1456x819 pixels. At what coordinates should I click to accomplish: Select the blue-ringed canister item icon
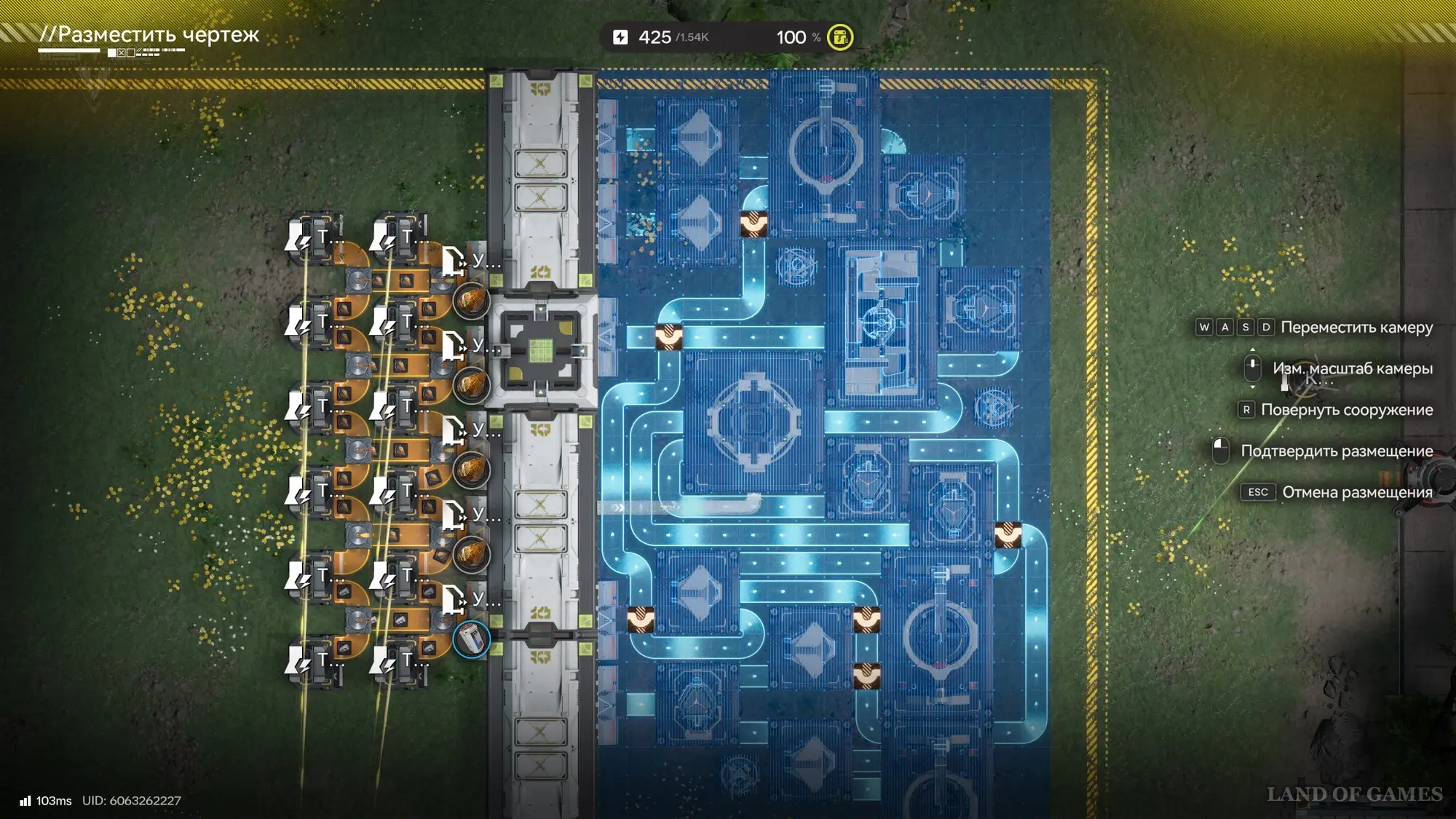pos(471,640)
